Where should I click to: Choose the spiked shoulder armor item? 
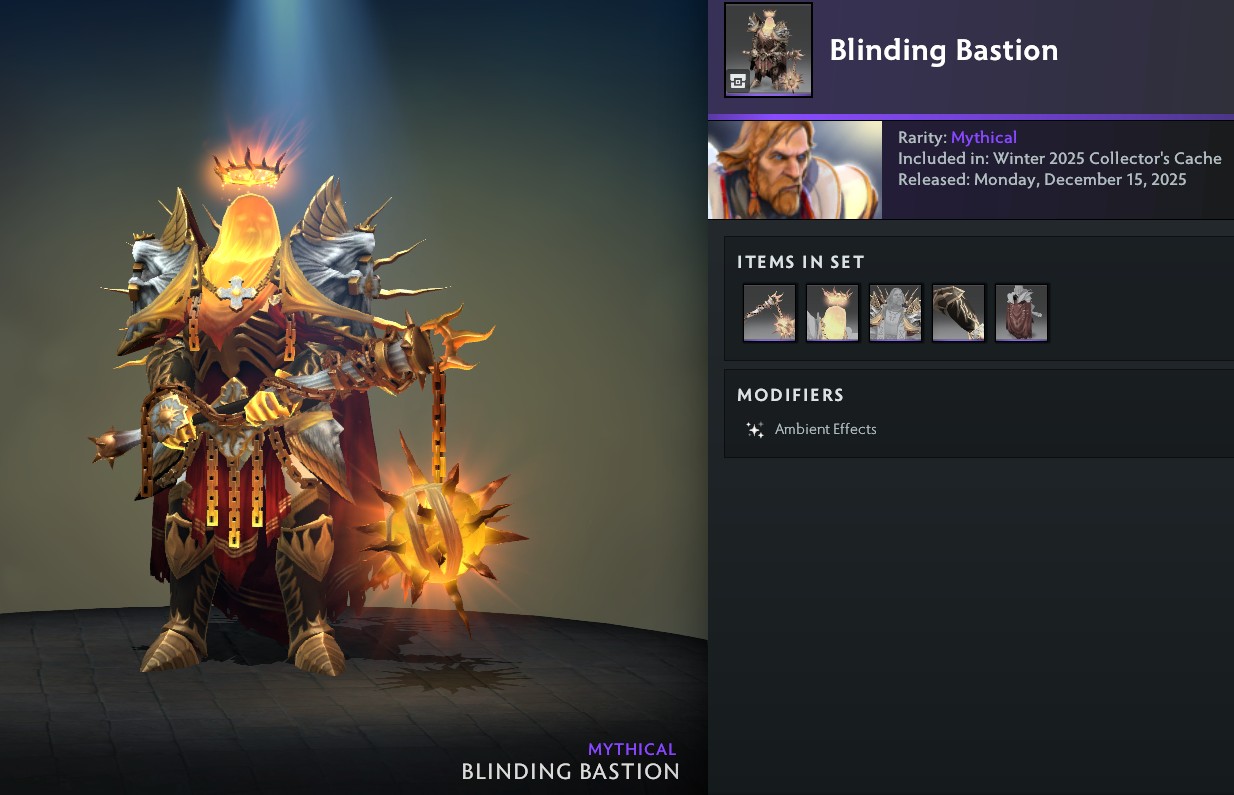(895, 312)
